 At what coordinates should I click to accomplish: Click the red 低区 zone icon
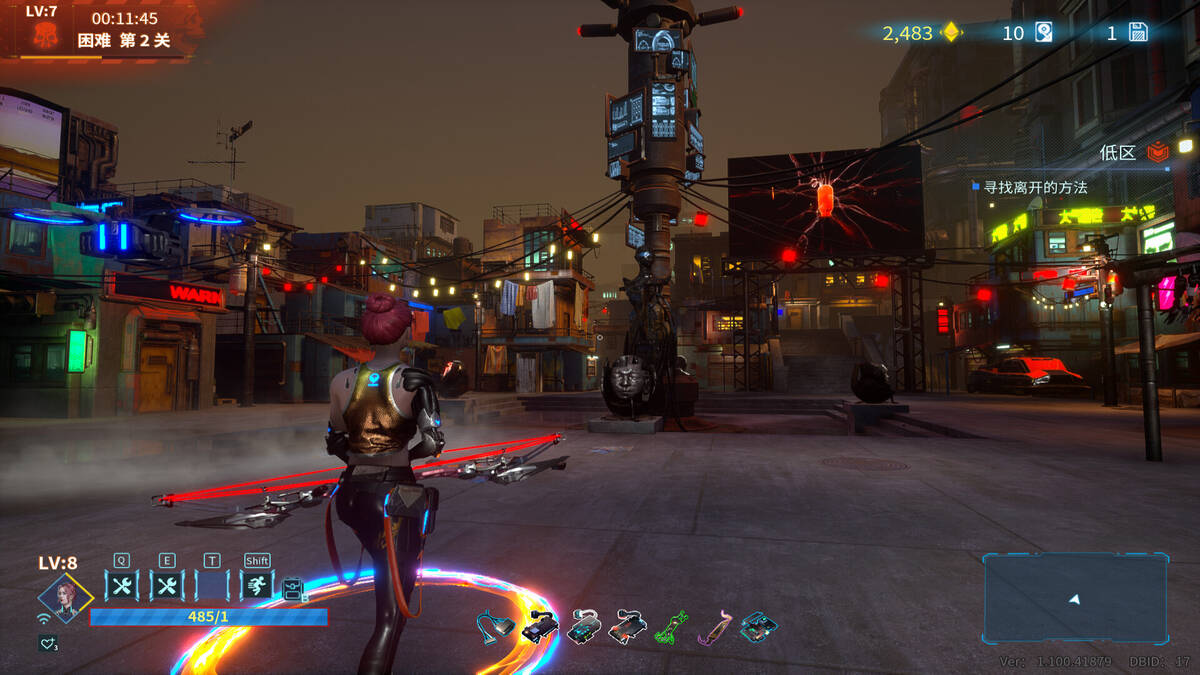(x=1157, y=152)
